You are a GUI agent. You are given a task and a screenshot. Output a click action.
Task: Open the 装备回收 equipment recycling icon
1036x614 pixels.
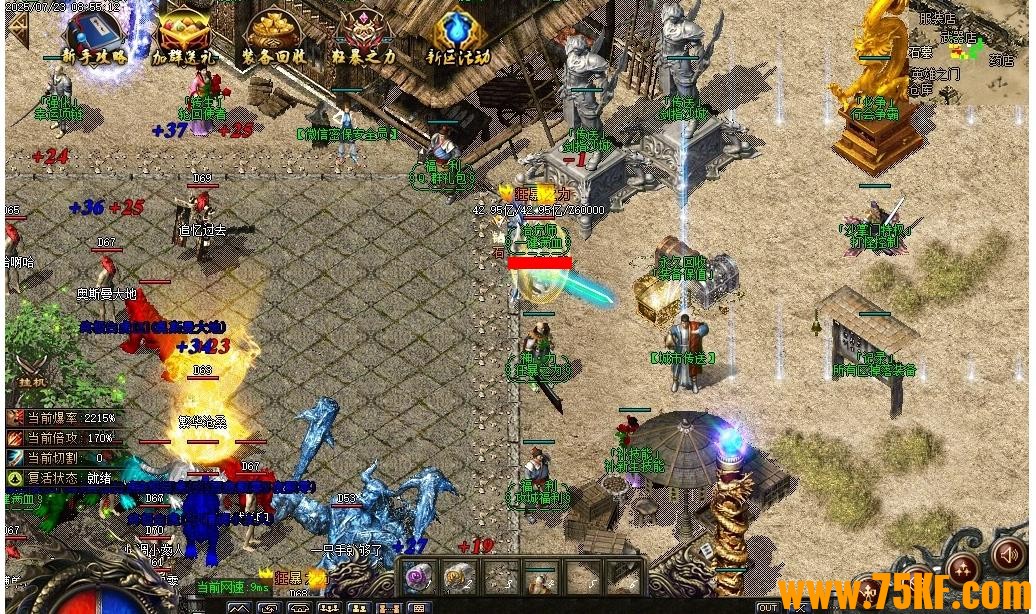tap(273, 38)
